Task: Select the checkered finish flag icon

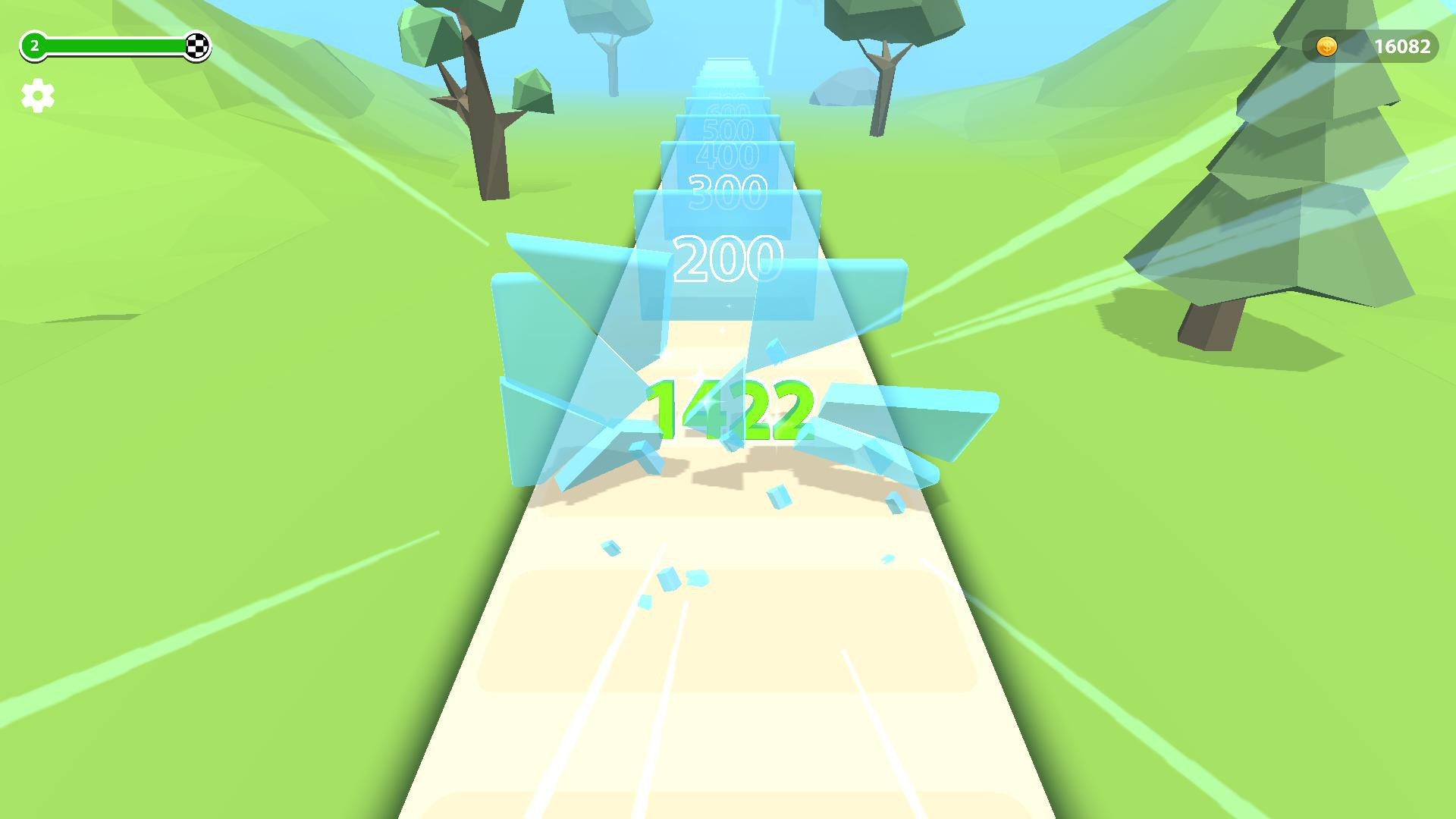Action: point(197,46)
